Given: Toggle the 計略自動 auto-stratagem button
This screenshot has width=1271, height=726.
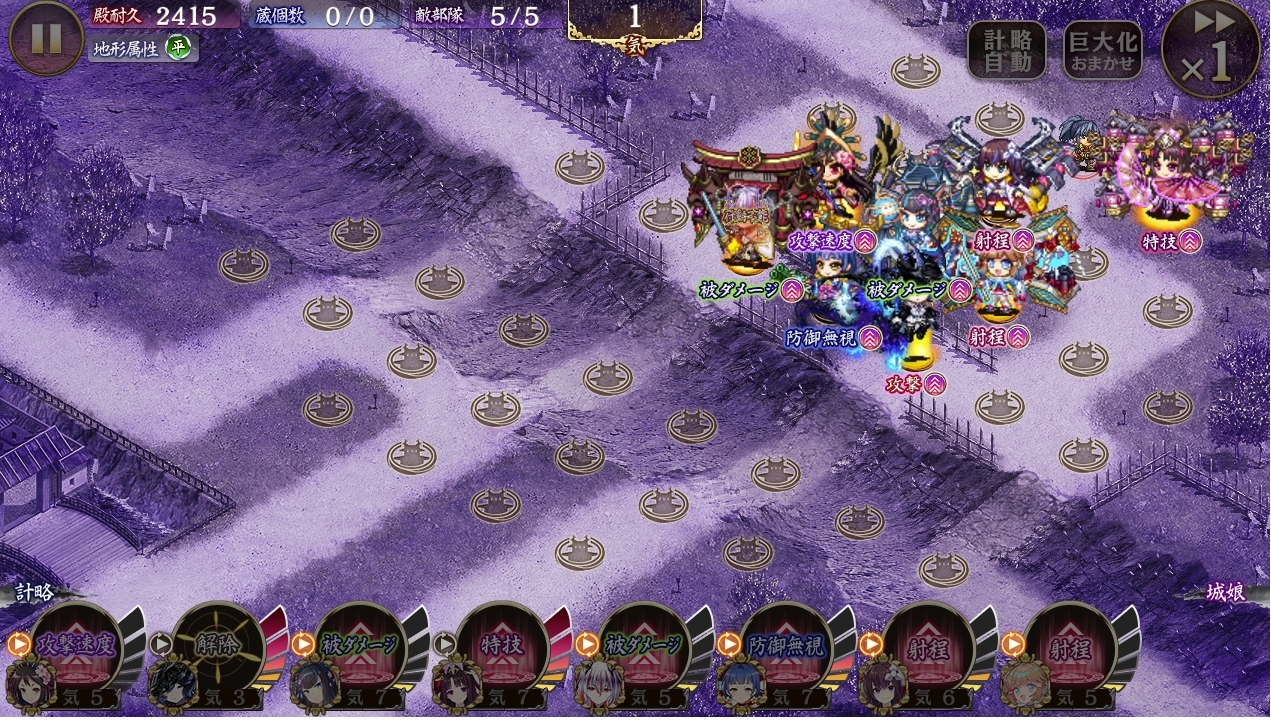Looking at the screenshot, I should [1006, 51].
